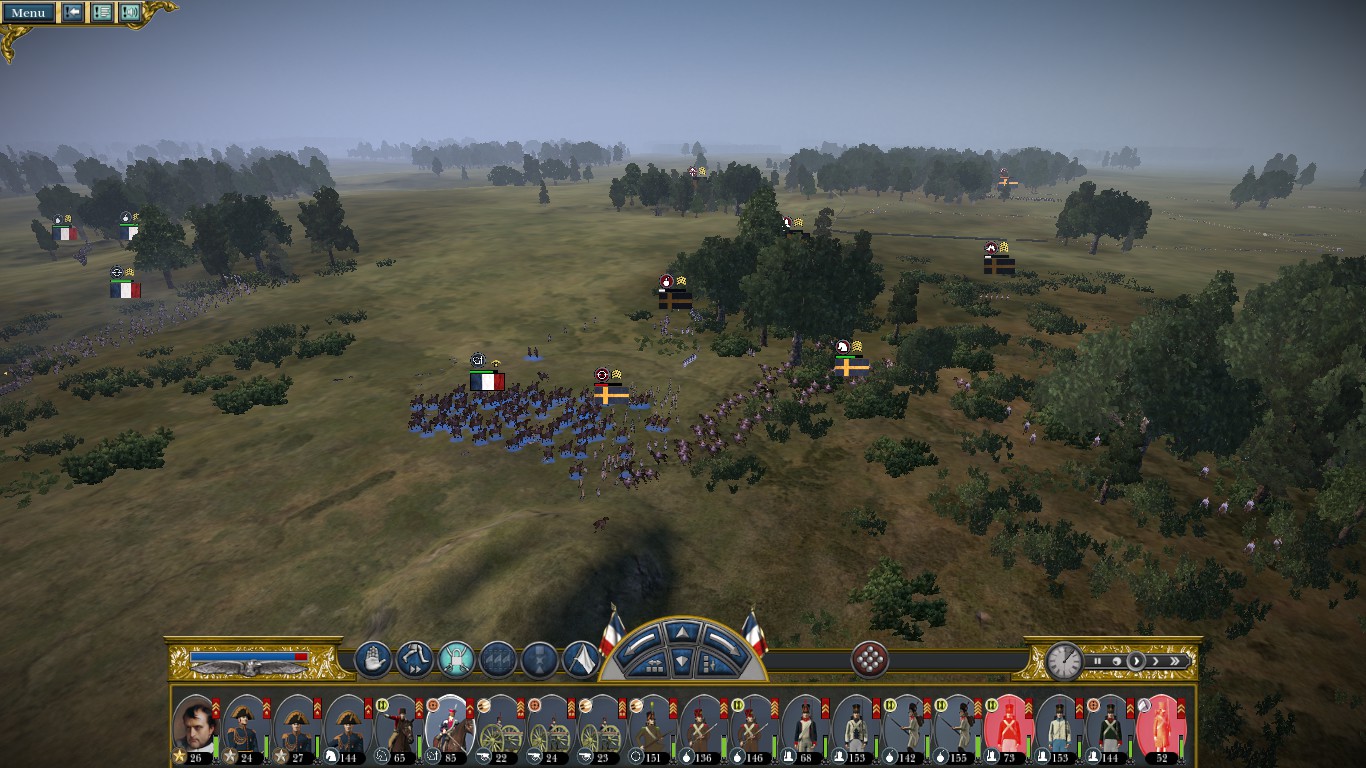
Task: Pause the battle with the pause button
Action: (1097, 661)
